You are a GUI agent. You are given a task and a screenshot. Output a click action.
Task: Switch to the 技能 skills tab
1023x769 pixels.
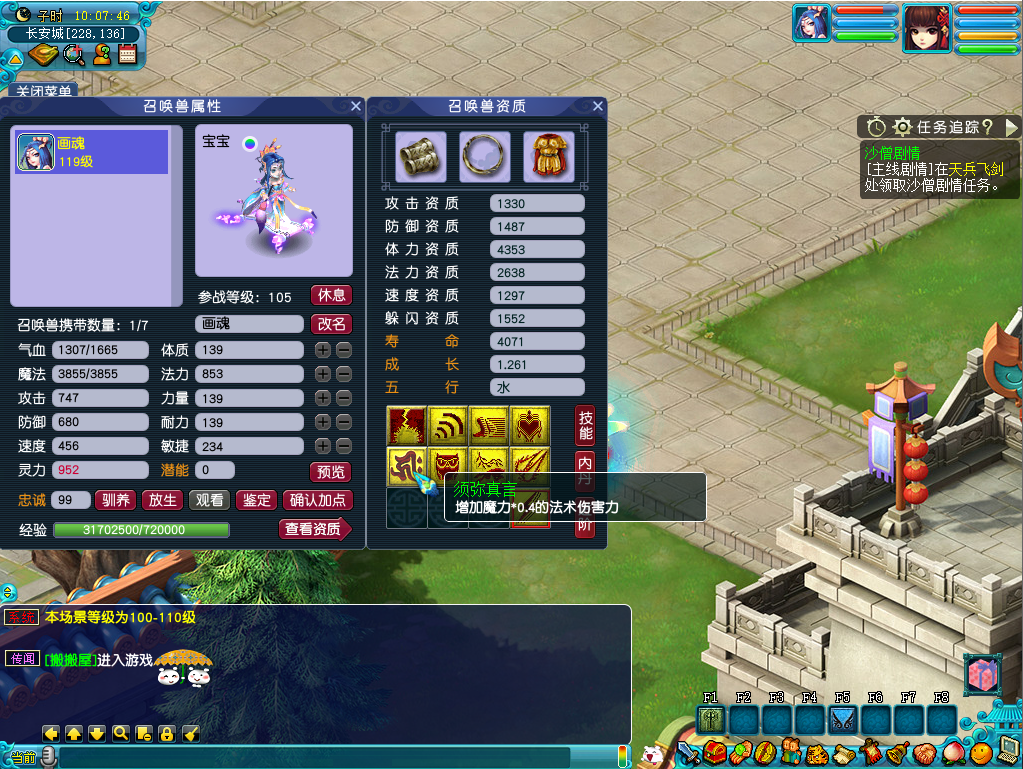tap(585, 425)
